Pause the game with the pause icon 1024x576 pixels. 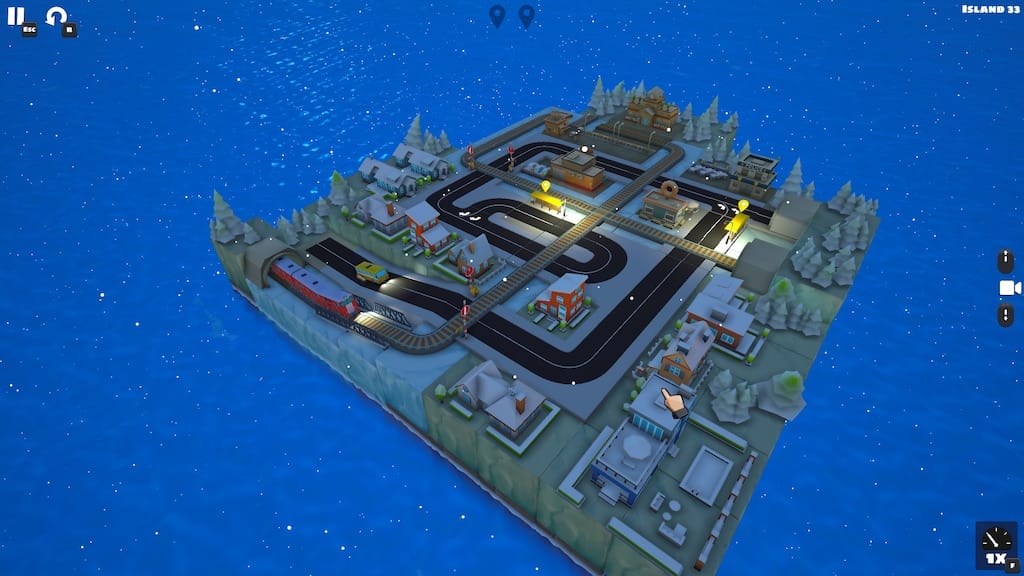tap(16, 16)
